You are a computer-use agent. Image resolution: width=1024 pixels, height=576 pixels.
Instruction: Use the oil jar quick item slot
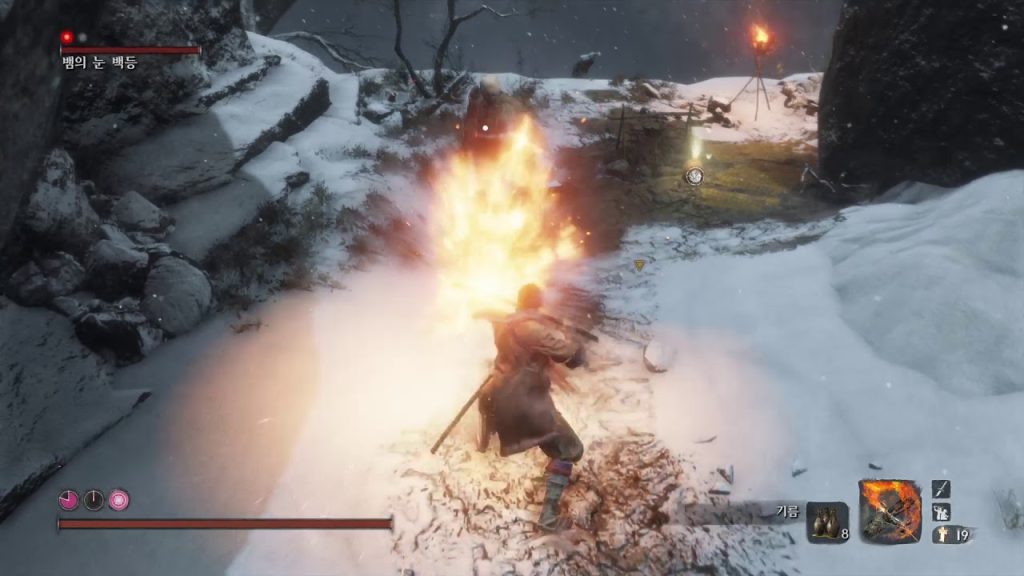(x=827, y=522)
